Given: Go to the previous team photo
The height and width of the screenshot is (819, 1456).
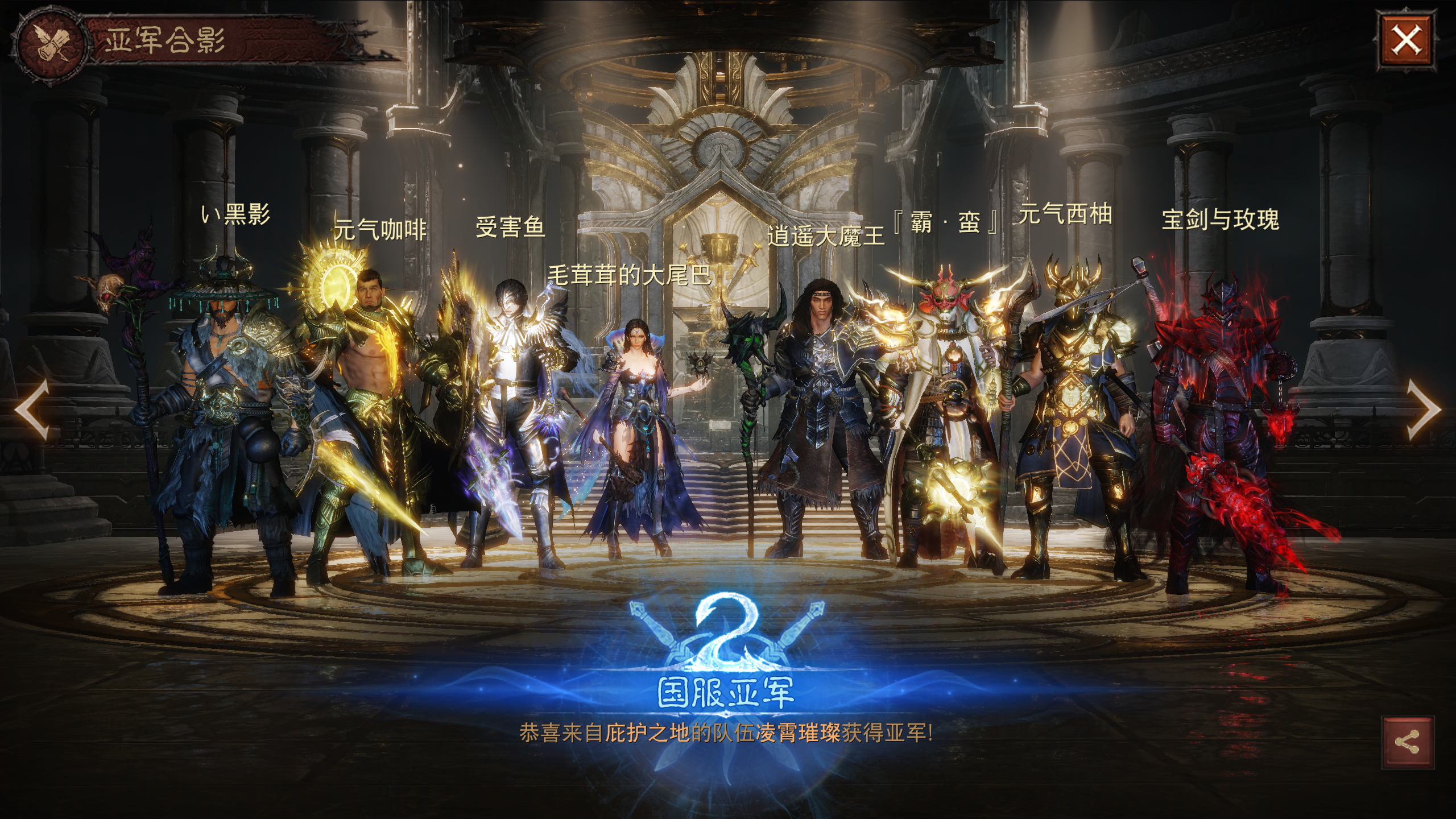Looking at the screenshot, I should click(32, 410).
